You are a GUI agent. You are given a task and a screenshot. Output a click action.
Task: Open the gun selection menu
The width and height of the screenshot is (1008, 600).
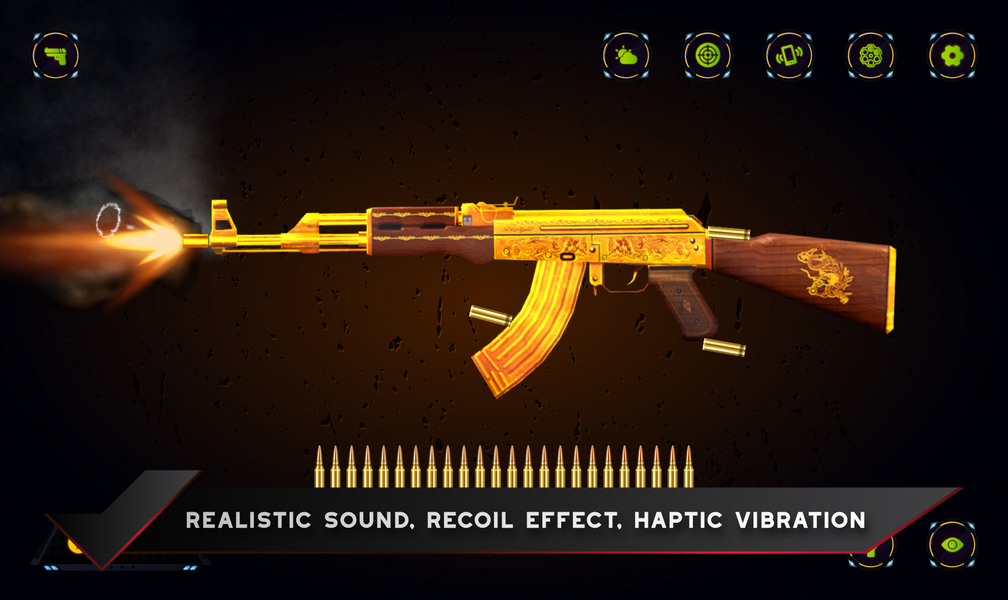point(56,55)
